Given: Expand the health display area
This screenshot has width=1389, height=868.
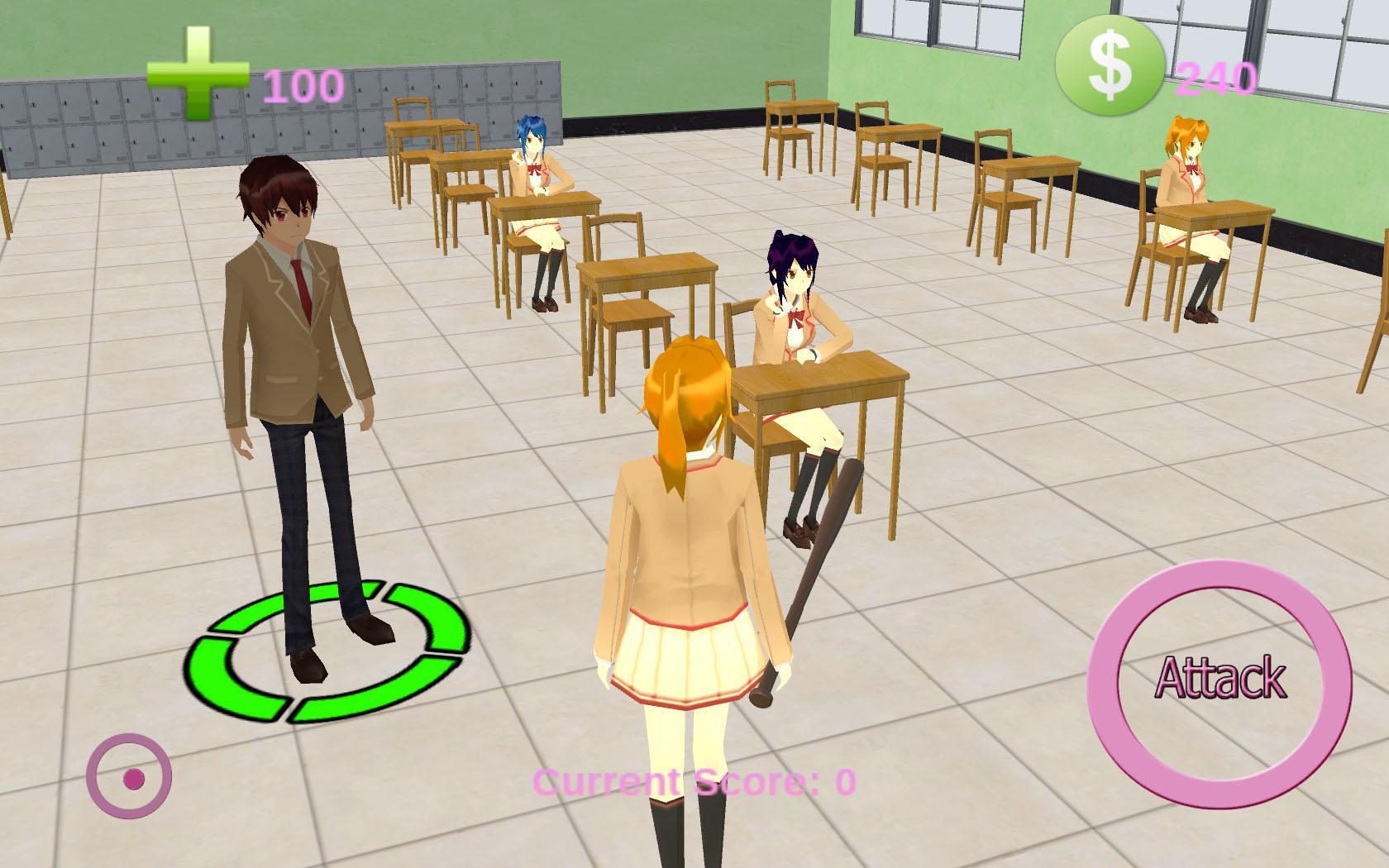Looking at the screenshot, I should pos(248,79).
